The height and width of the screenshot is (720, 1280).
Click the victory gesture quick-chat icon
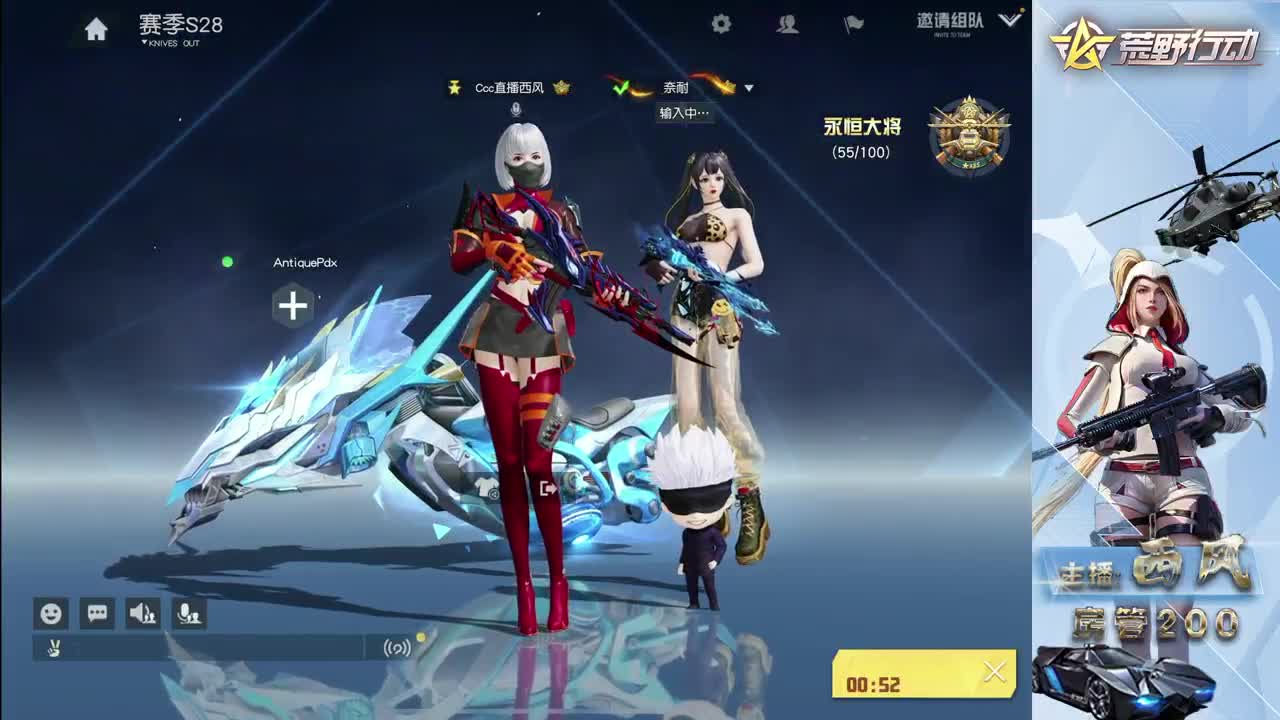point(54,646)
